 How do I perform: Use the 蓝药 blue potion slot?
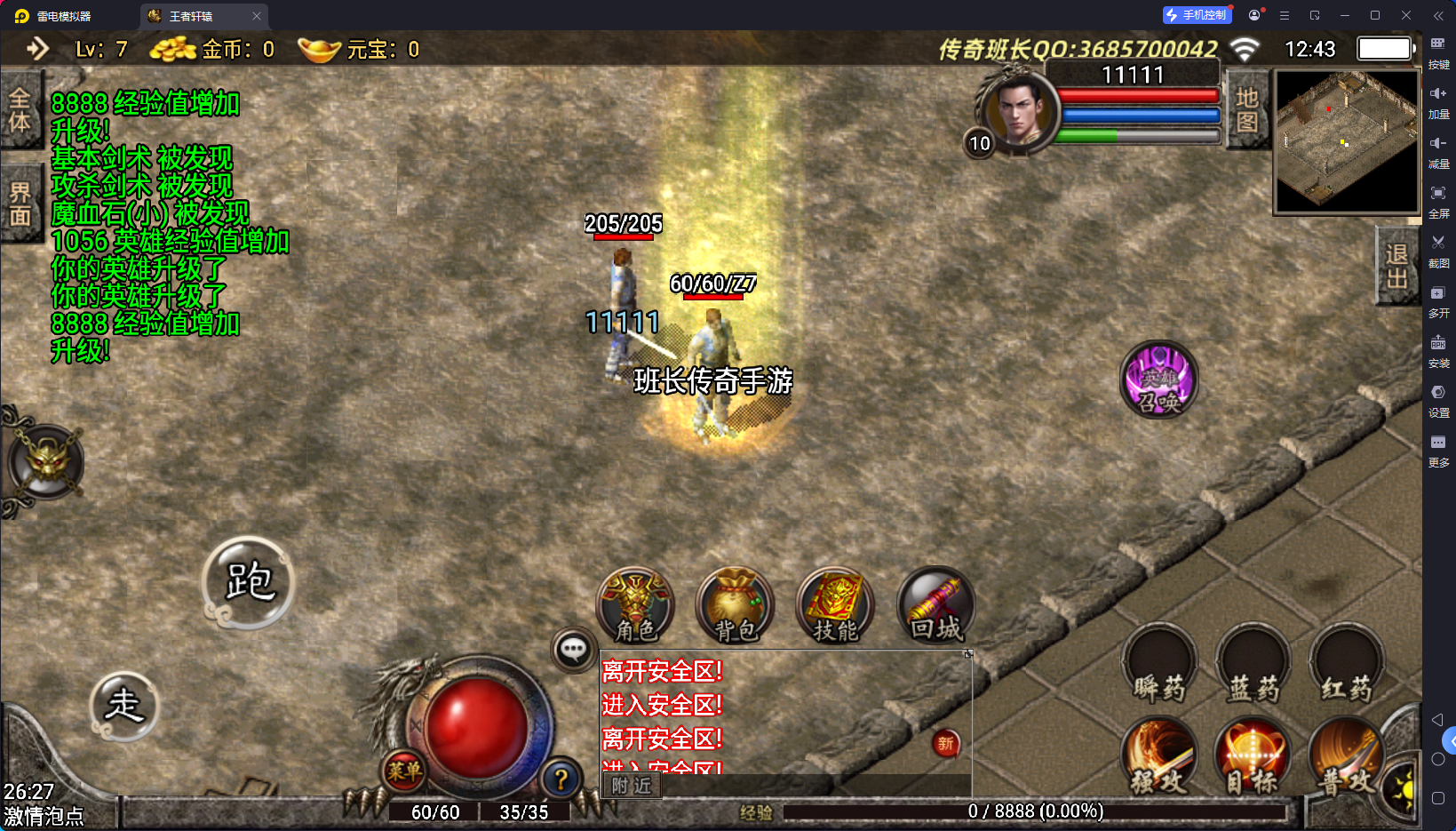(x=1253, y=666)
